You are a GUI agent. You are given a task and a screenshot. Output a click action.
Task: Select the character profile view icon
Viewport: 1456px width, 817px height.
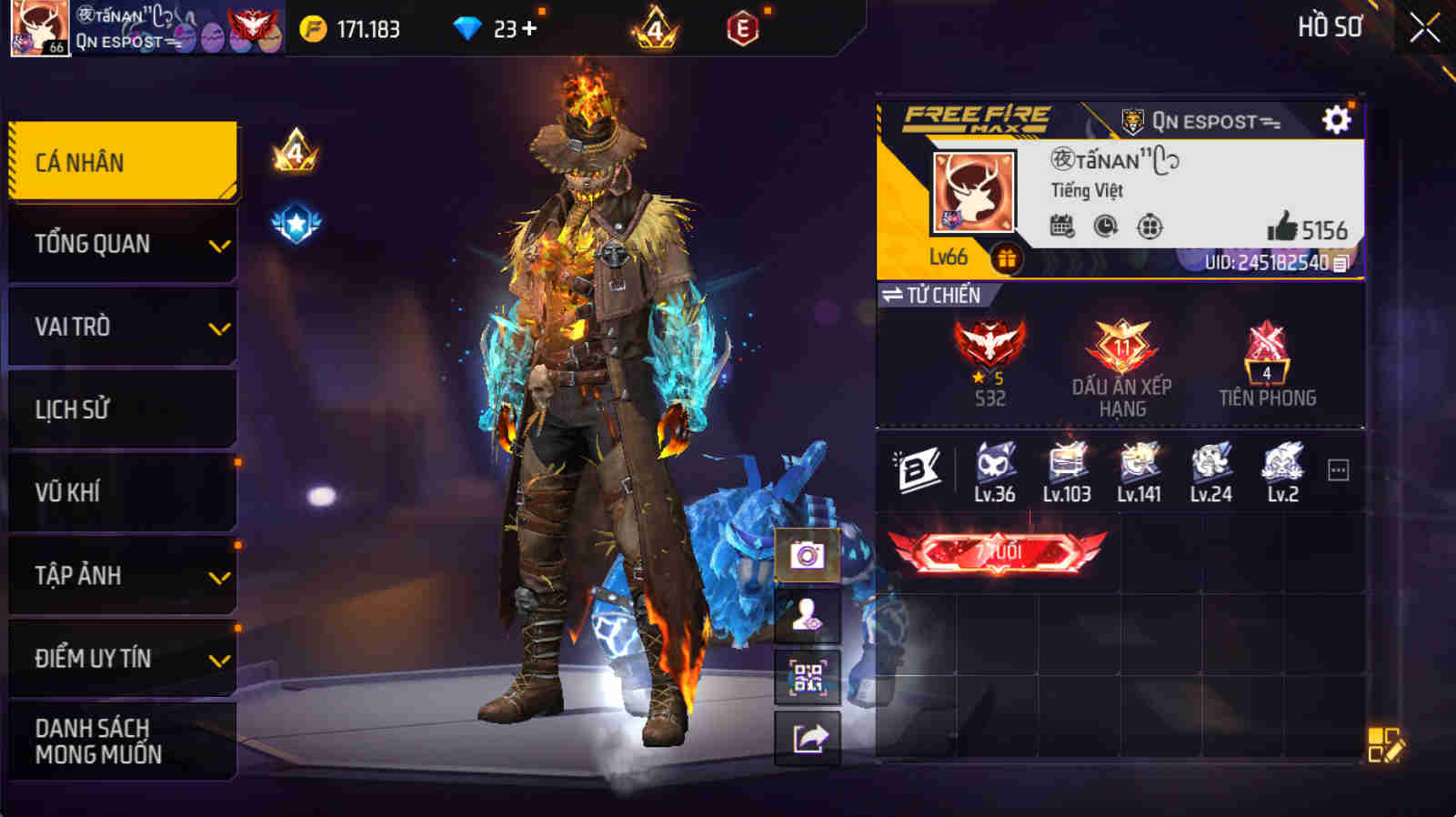click(806, 614)
